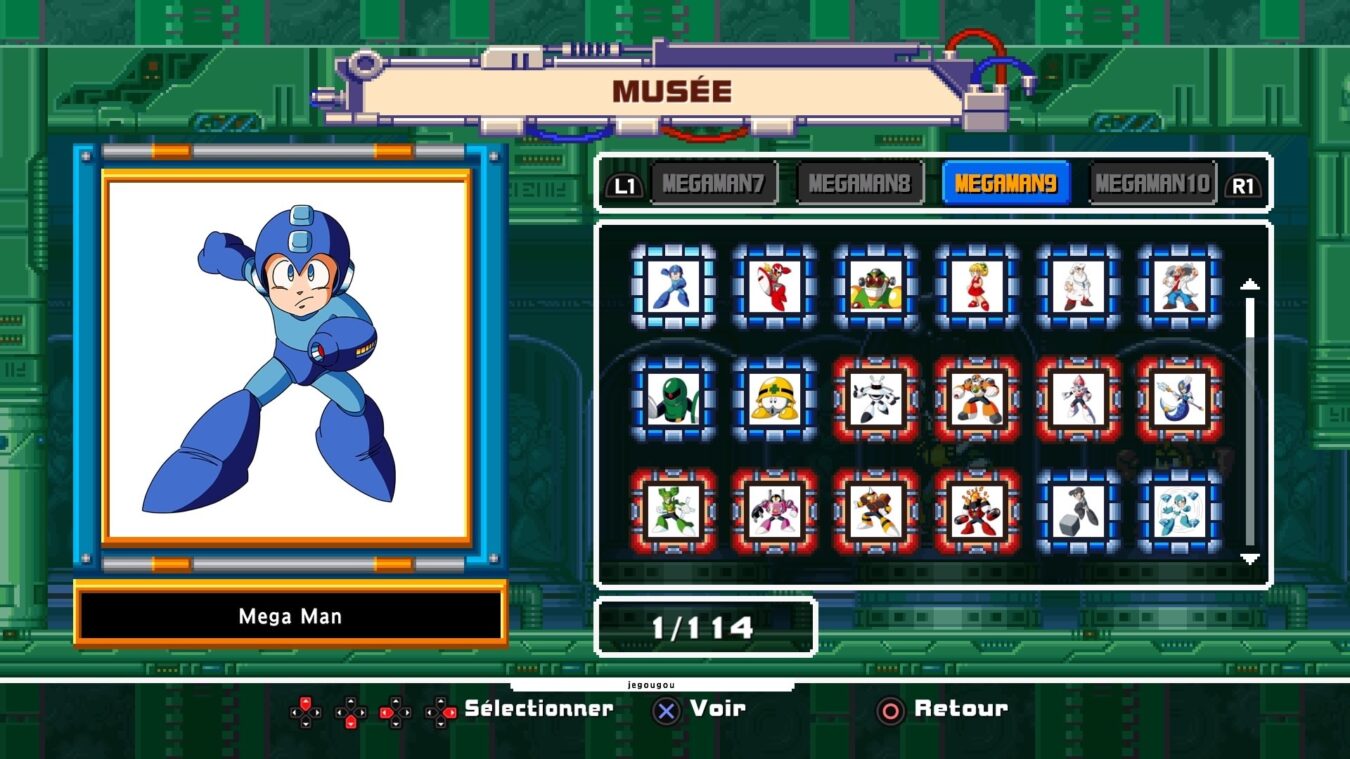The image size is (1350, 759).
Task: Select the yellow hard-hat Met tile
Action: pyautogui.click(x=774, y=399)
